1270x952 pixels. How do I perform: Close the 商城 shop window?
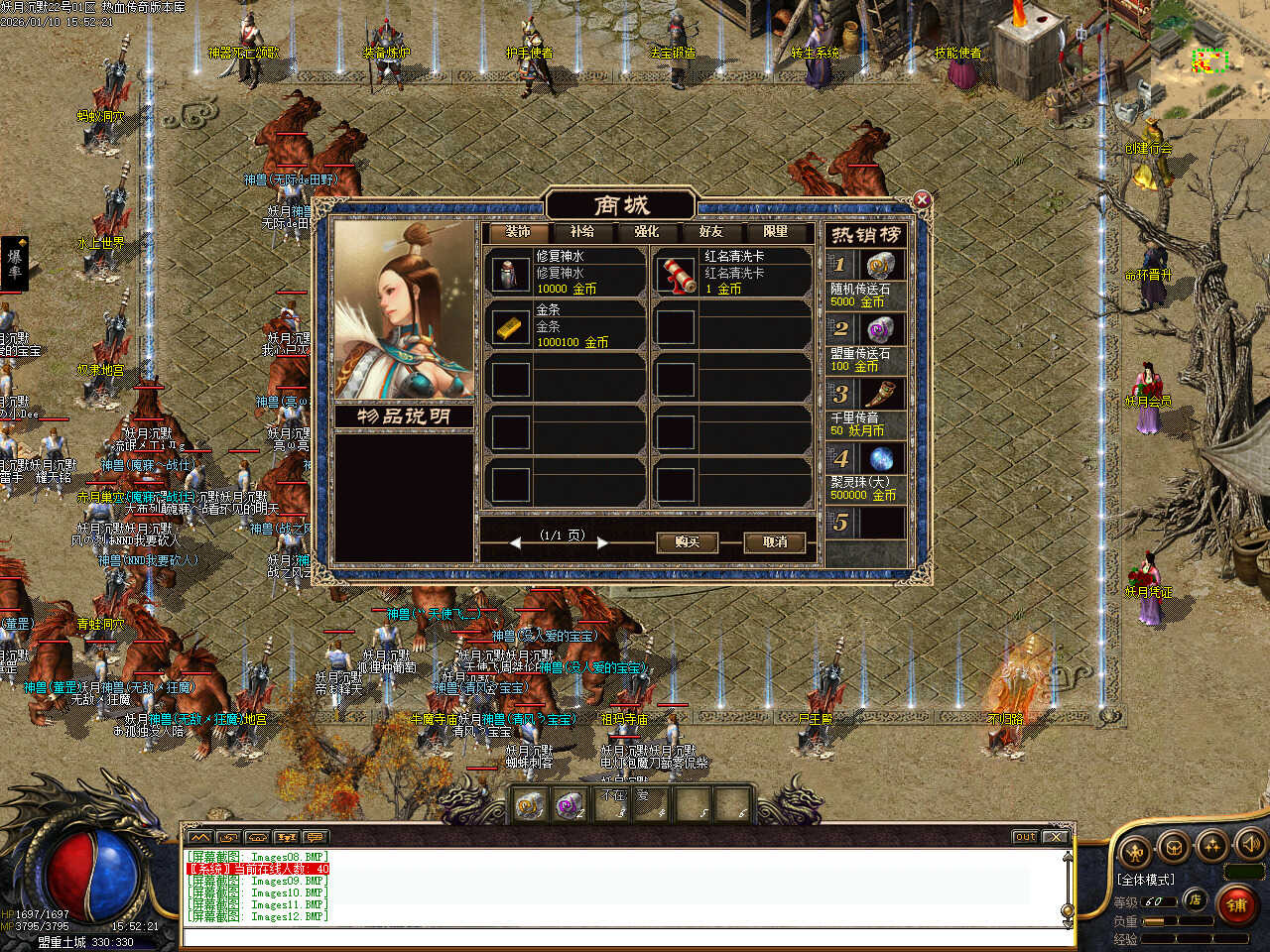coord(922,200)
